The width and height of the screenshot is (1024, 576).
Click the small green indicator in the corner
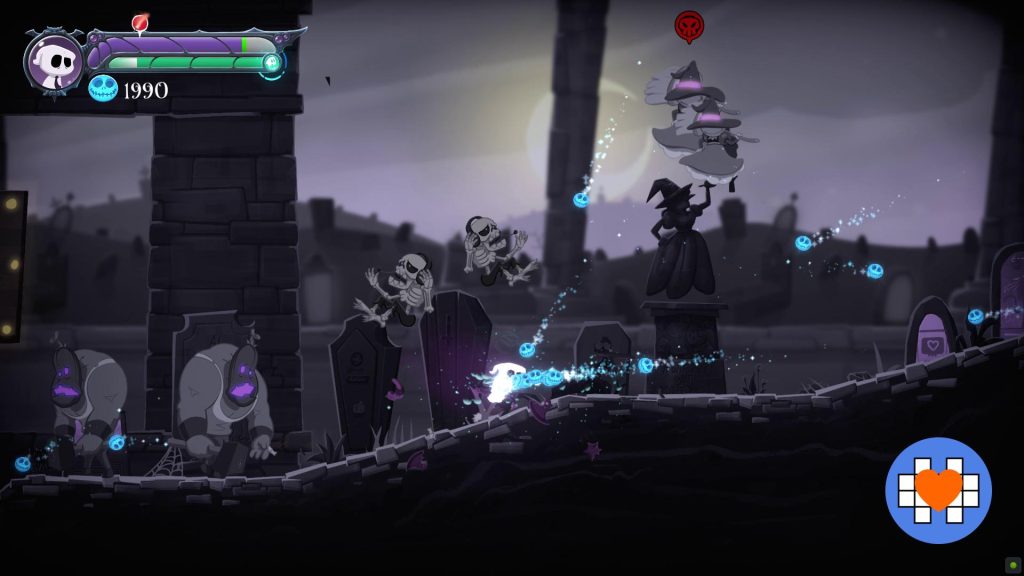[x=1012, y=564]
